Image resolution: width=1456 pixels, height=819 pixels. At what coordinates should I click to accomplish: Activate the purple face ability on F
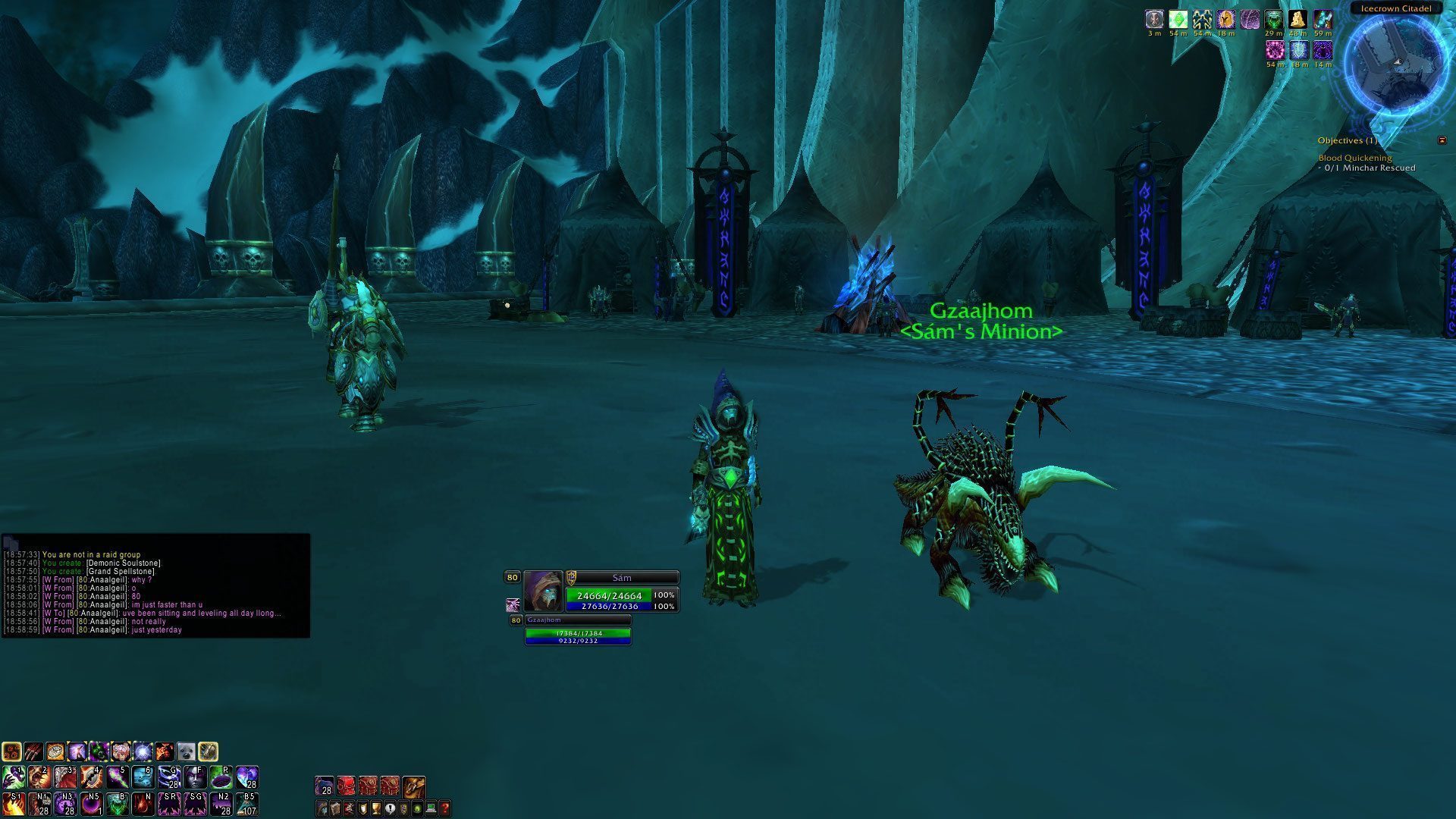point(195,777)
